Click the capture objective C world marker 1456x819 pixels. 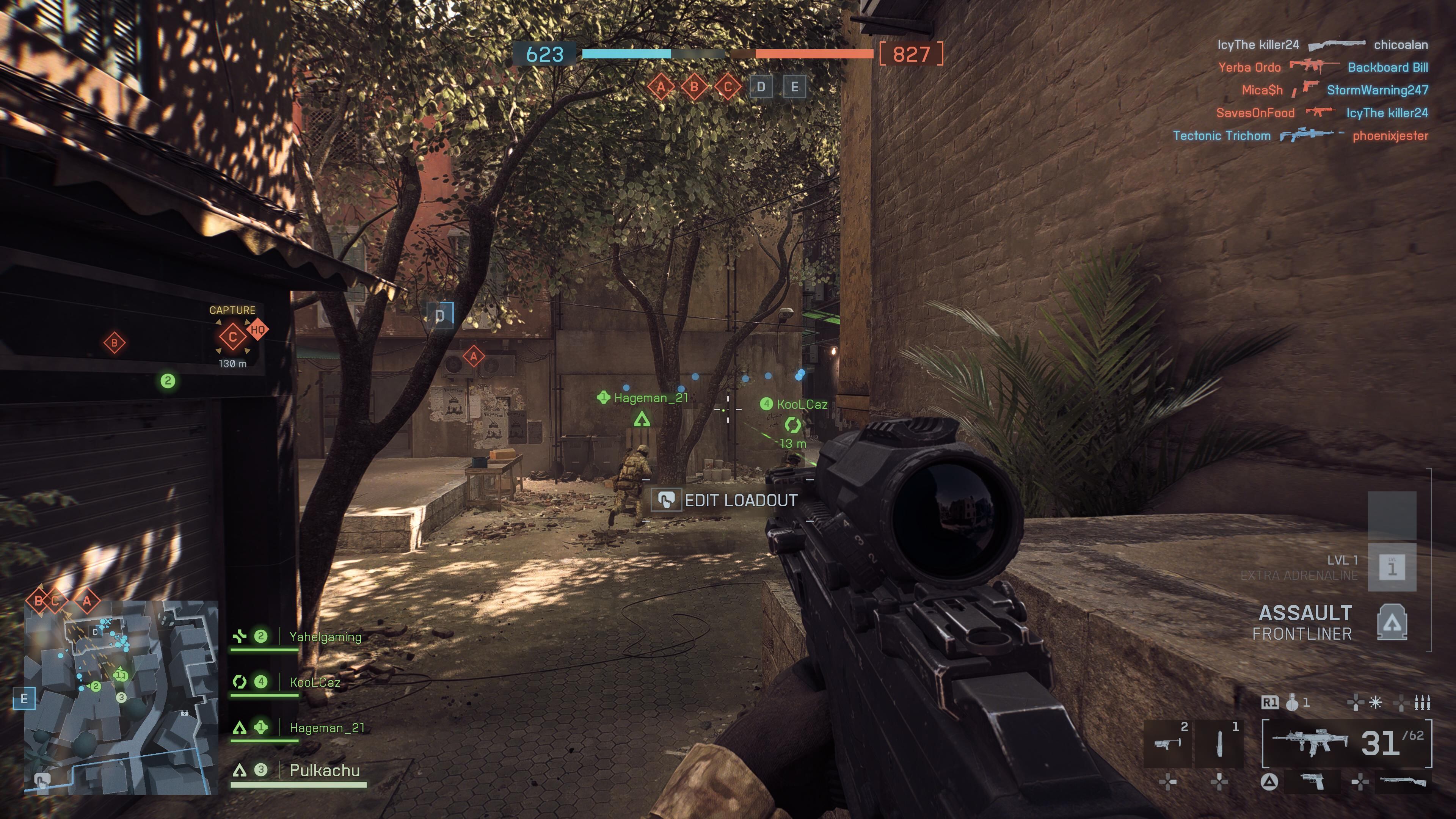(232, 337)
